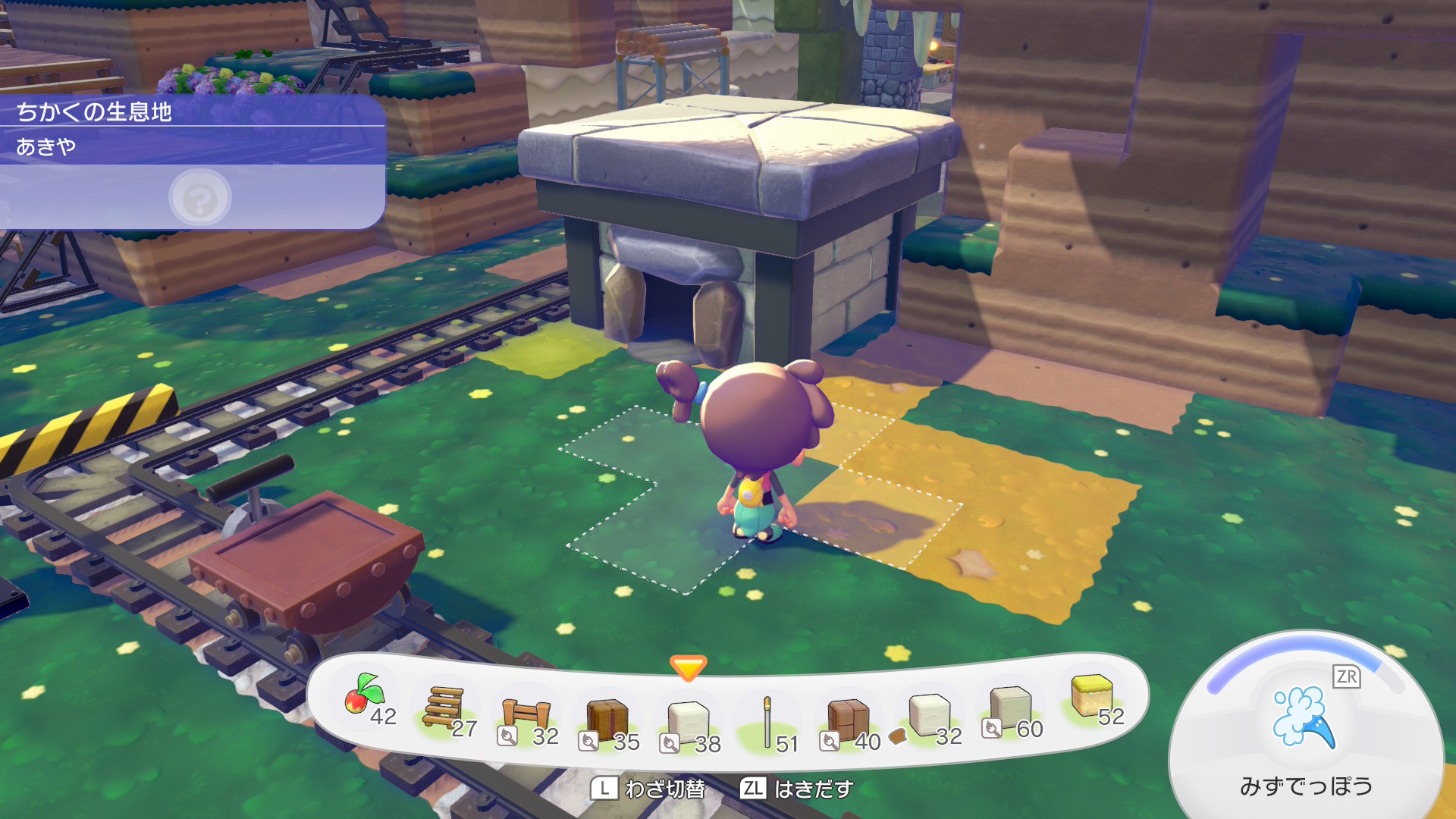The image size is (1456, 819).
Task: Choose the yellow sand block slot
Action: pyautogui.click(x=1091, y=695)
